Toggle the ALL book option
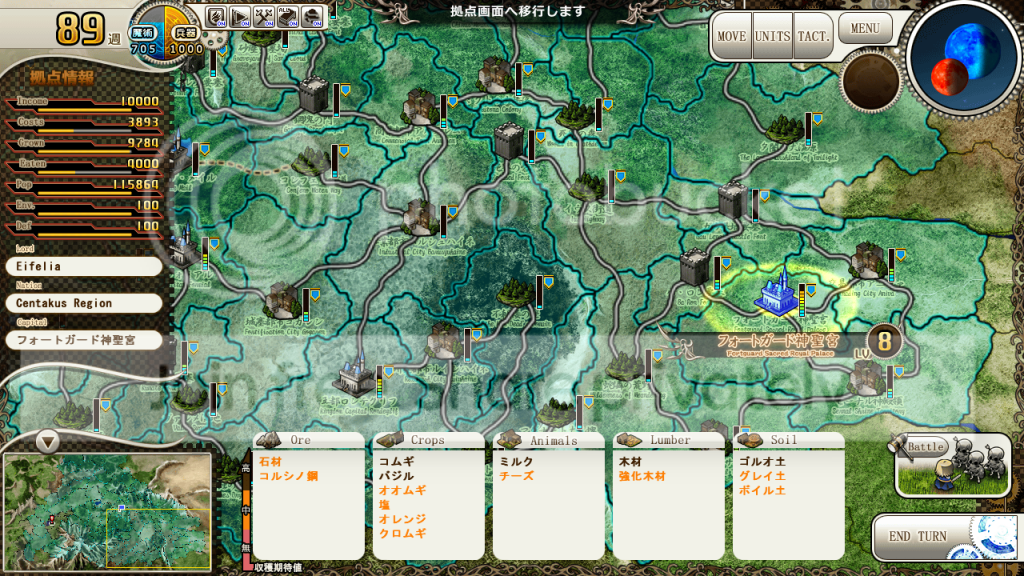Screen dimensions: 1024x576 coord(289,16)
